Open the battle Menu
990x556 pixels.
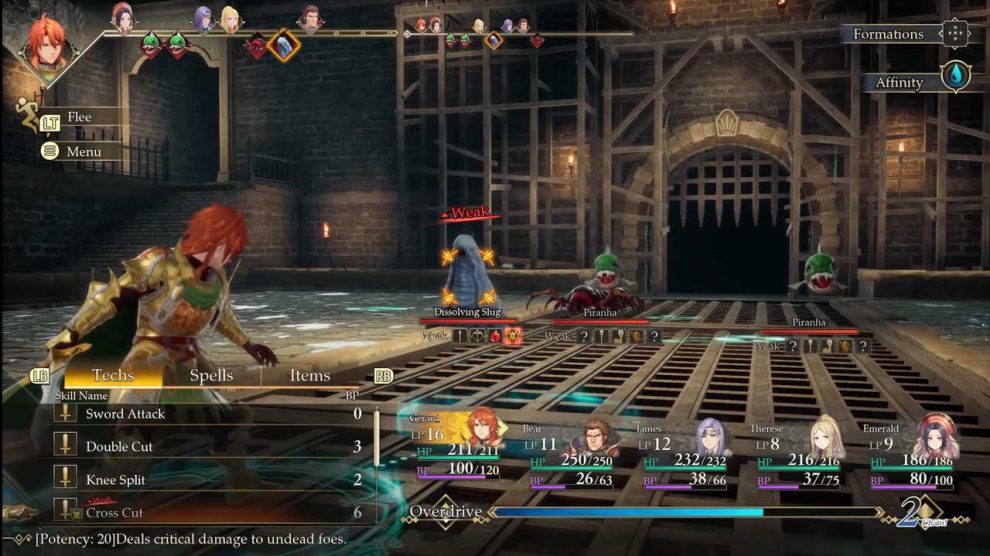83,152
